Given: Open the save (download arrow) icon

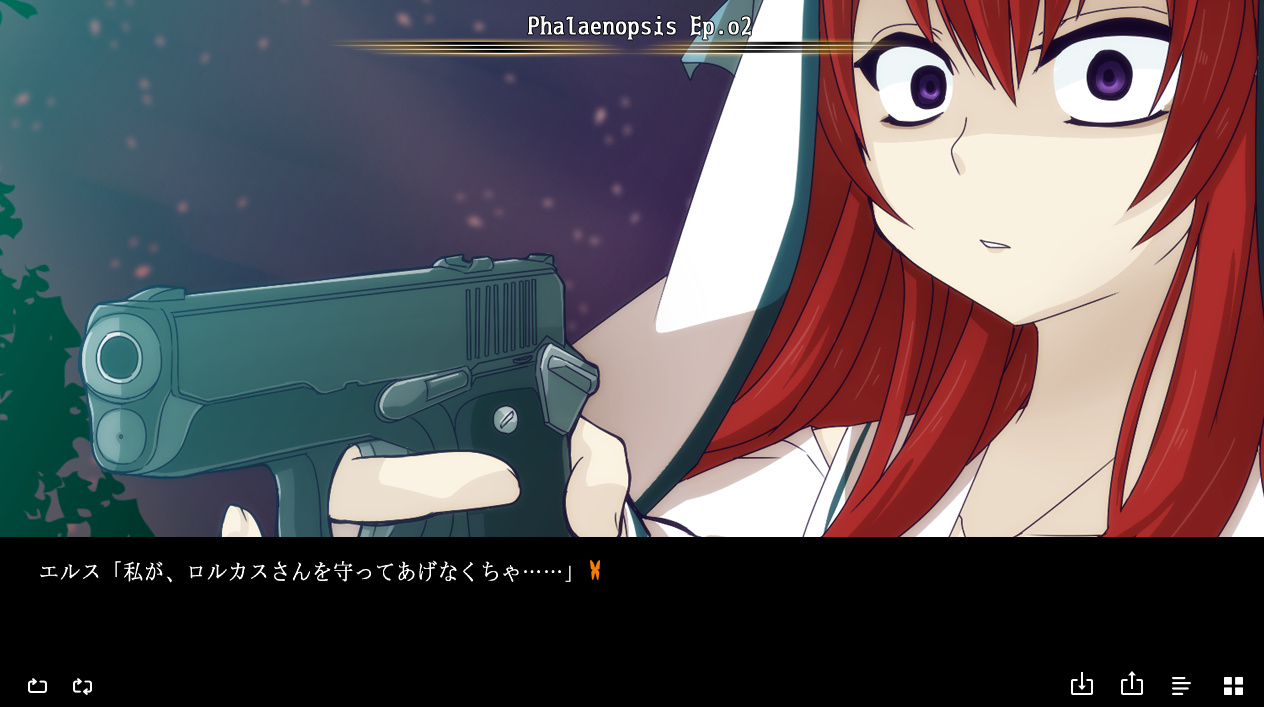Looking at the screenshot, I should click(1081, 685).
